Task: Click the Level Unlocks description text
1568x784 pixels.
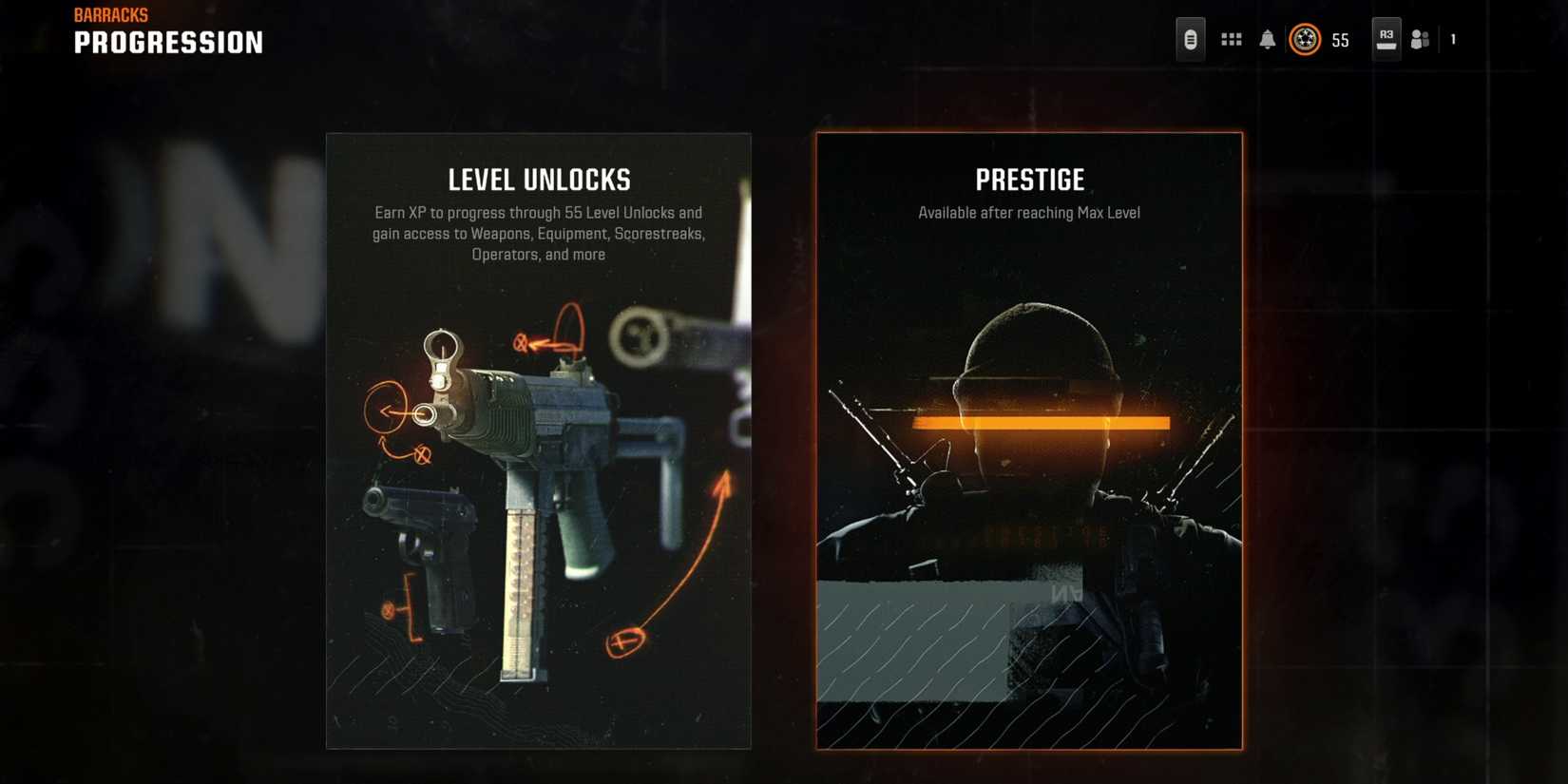Action: pyautogui.click(x=538, y=233)
